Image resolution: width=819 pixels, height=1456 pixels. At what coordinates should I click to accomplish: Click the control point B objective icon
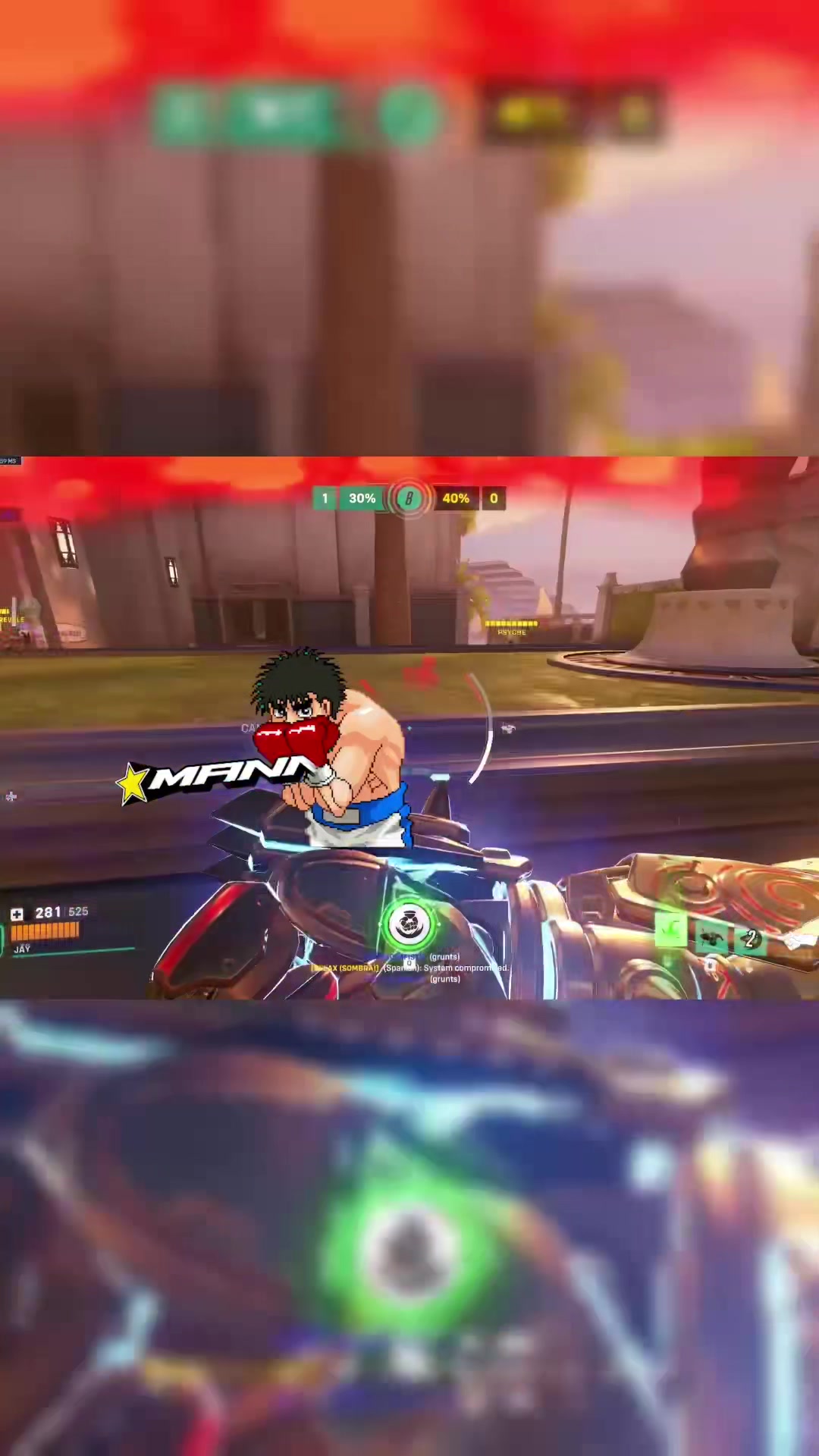pos(409,498)
